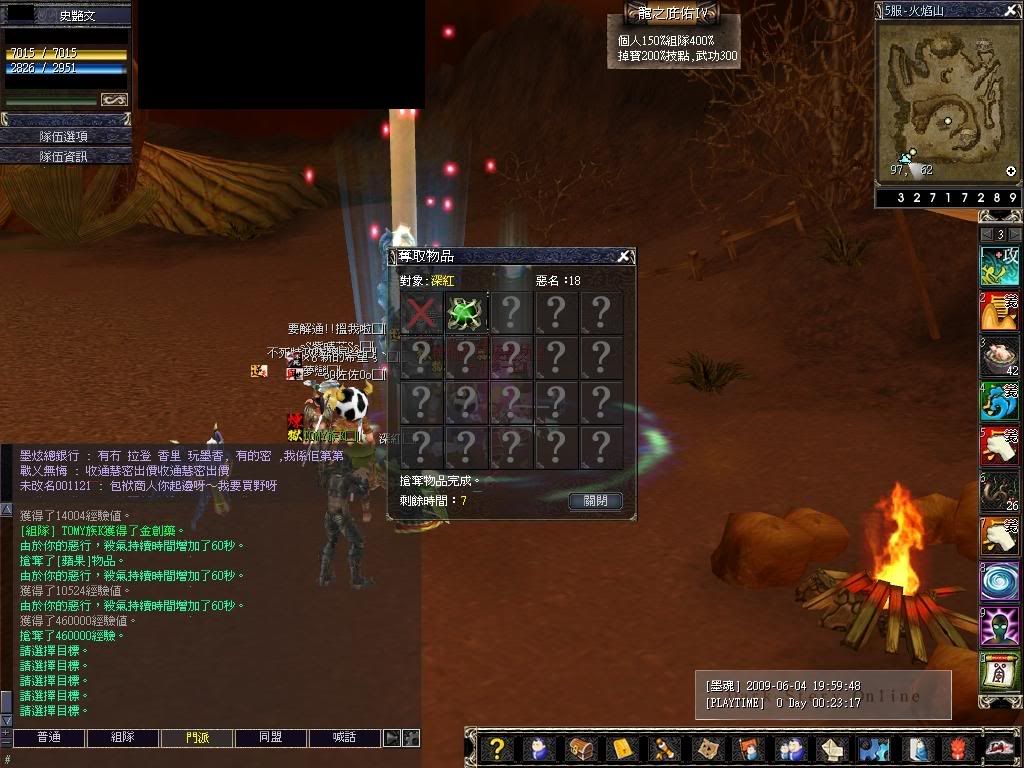1024x768 pixels.
Task: Open help with the yellow question mark icon
Action: click(497, 748)
